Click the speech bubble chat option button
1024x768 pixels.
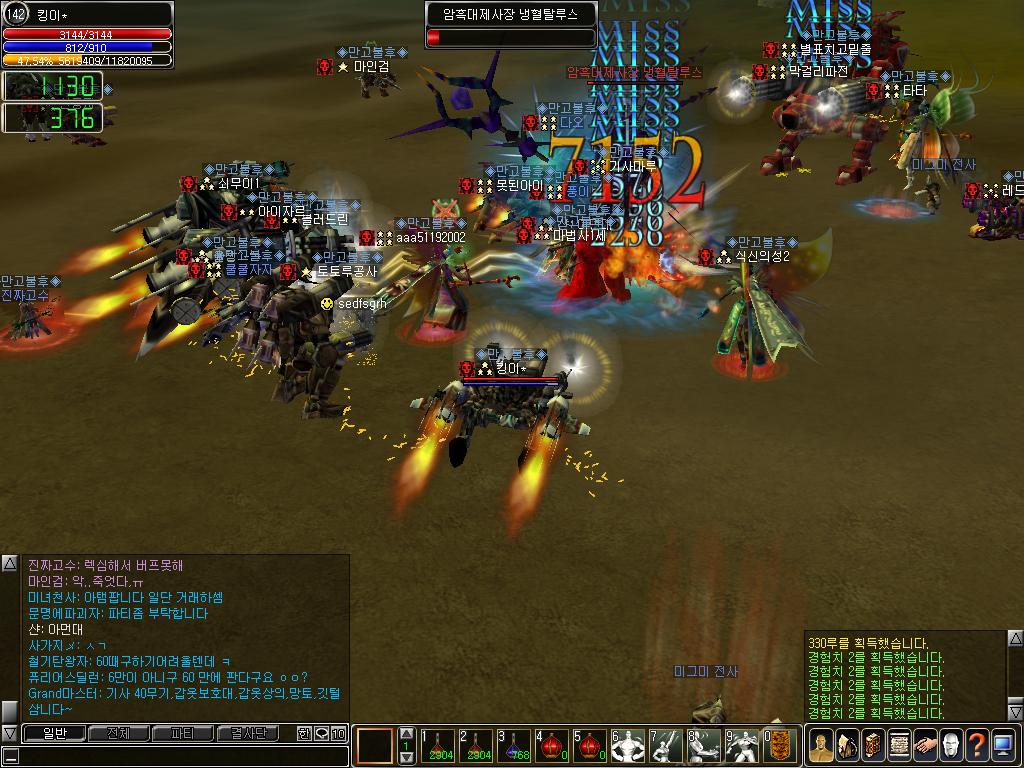click(321, 733)
